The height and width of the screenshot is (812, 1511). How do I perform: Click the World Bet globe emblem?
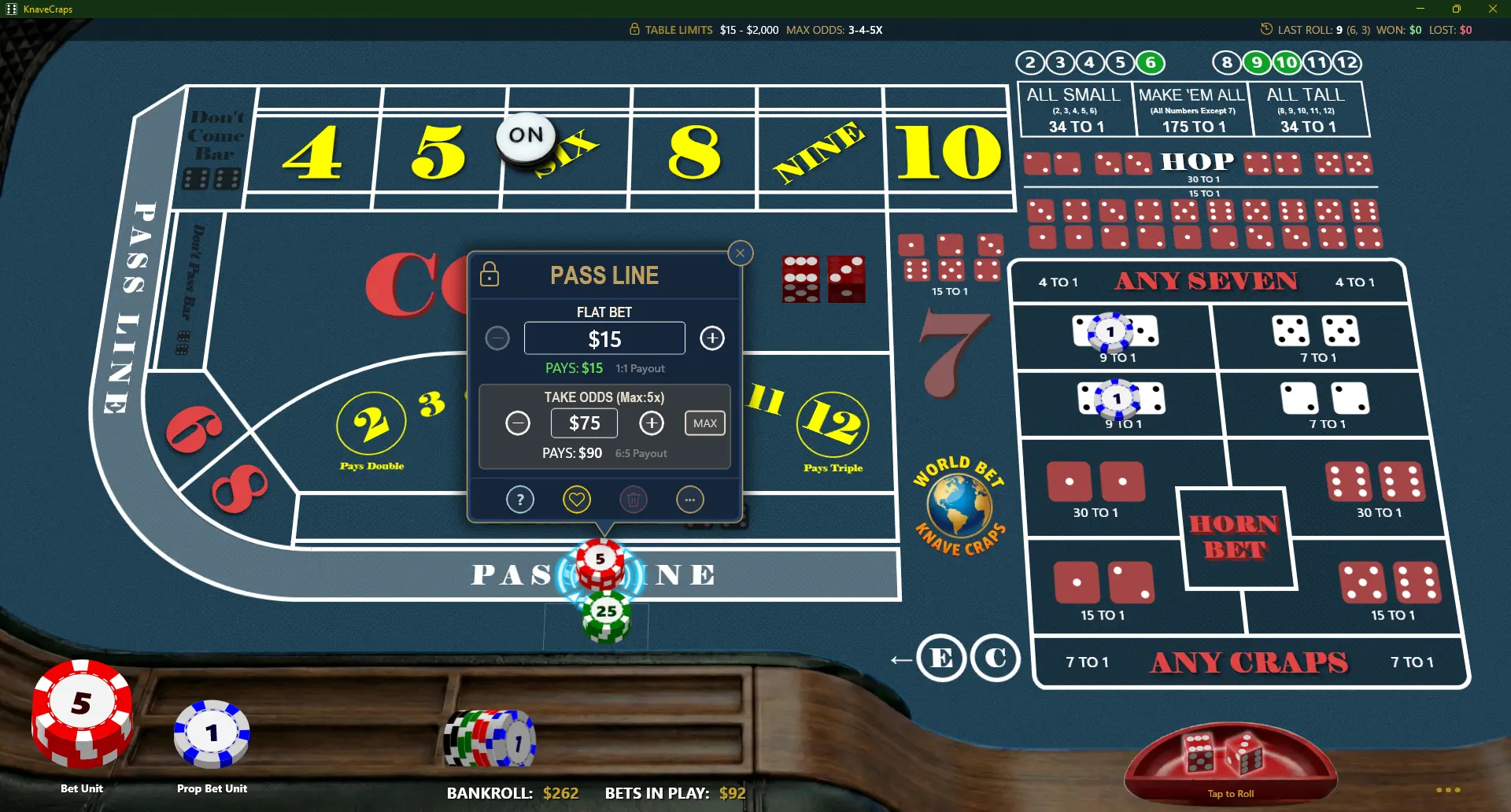959,506
